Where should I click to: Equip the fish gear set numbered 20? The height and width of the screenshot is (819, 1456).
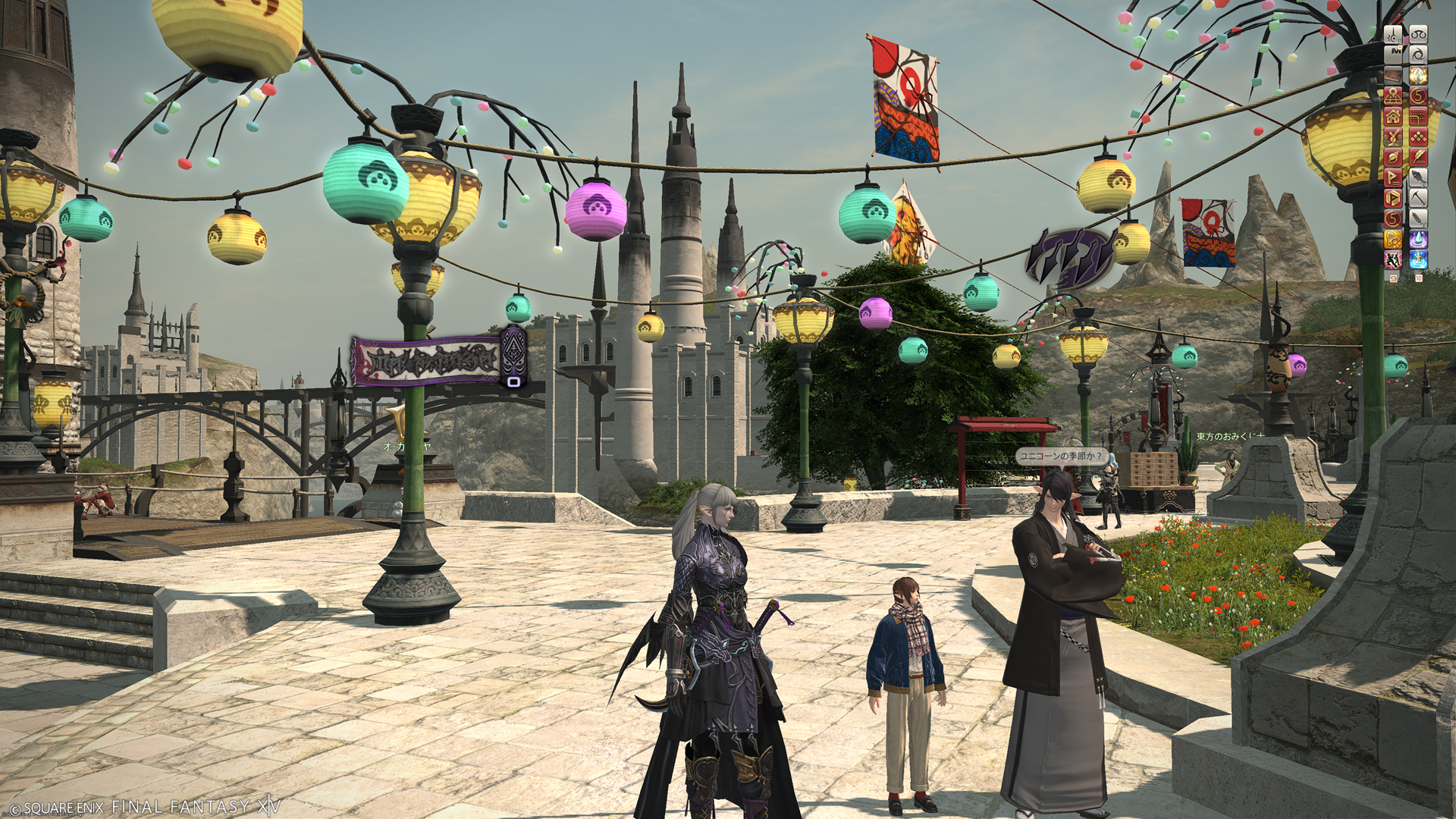[1418, 177]
